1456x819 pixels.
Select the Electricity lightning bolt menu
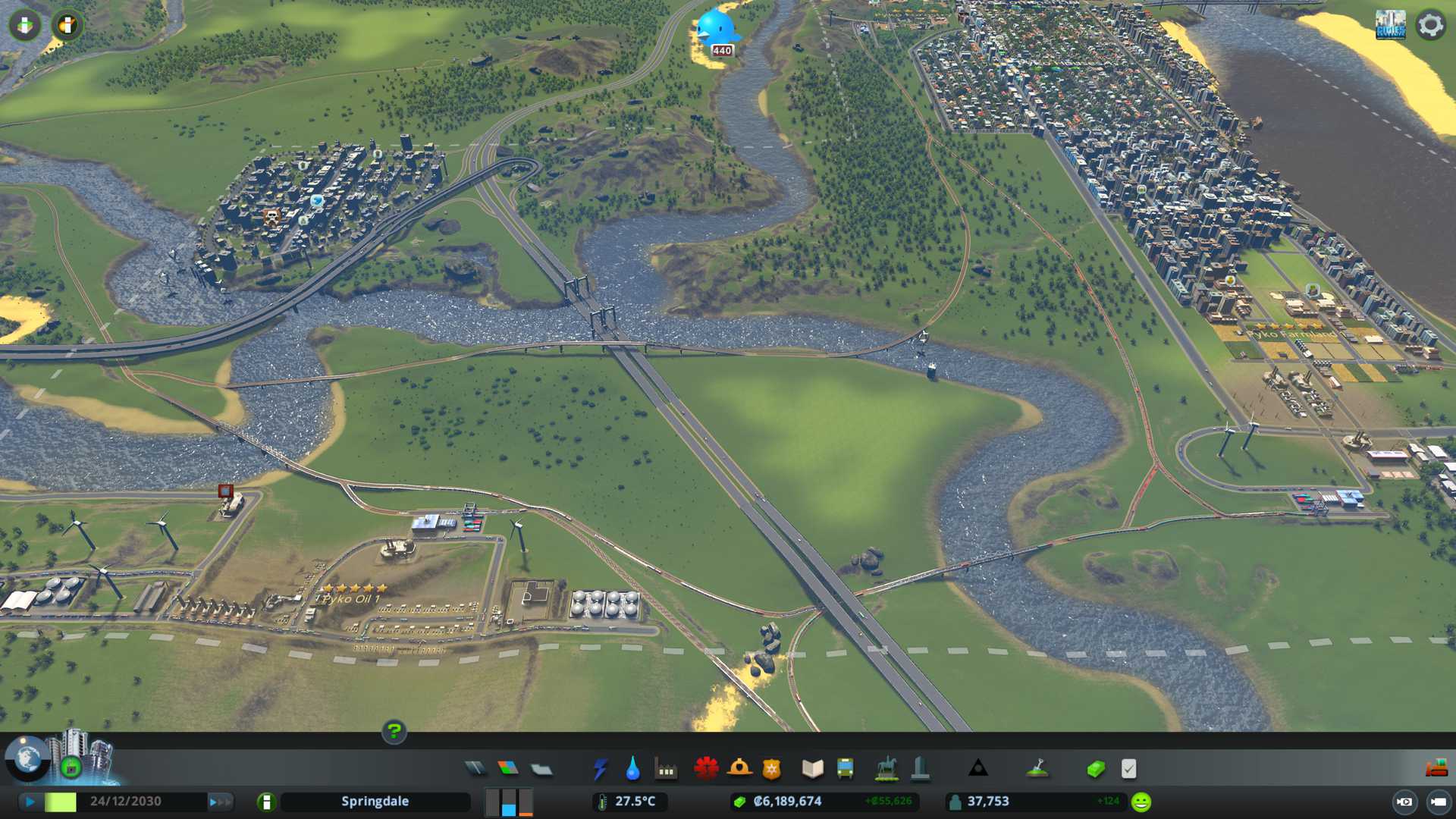600,769
